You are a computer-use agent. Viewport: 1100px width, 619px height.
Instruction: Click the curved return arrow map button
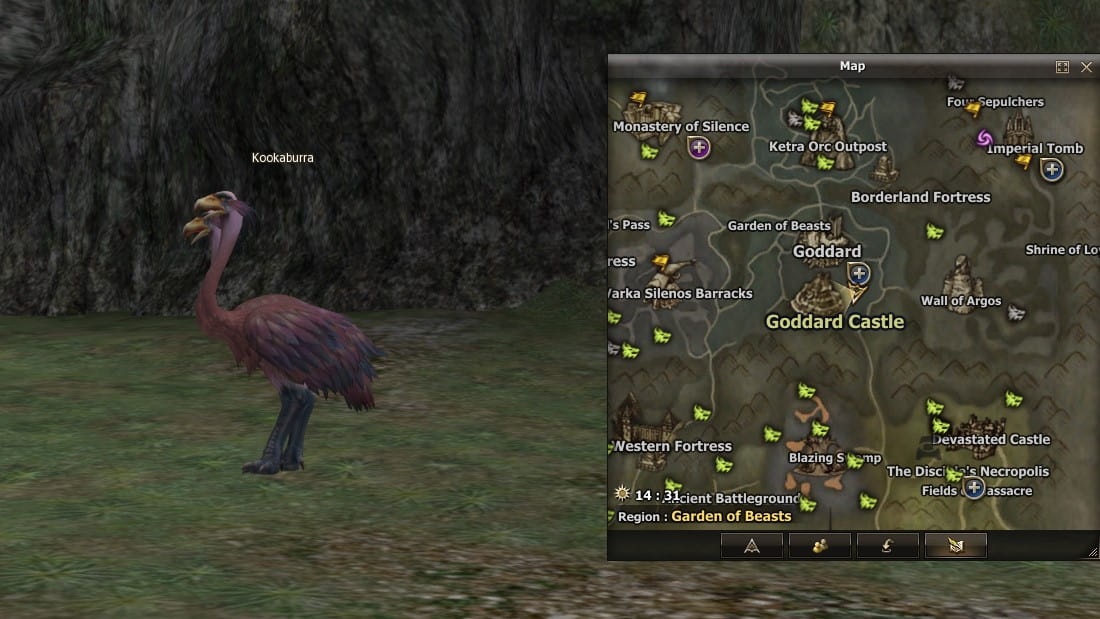coord(887,545)
